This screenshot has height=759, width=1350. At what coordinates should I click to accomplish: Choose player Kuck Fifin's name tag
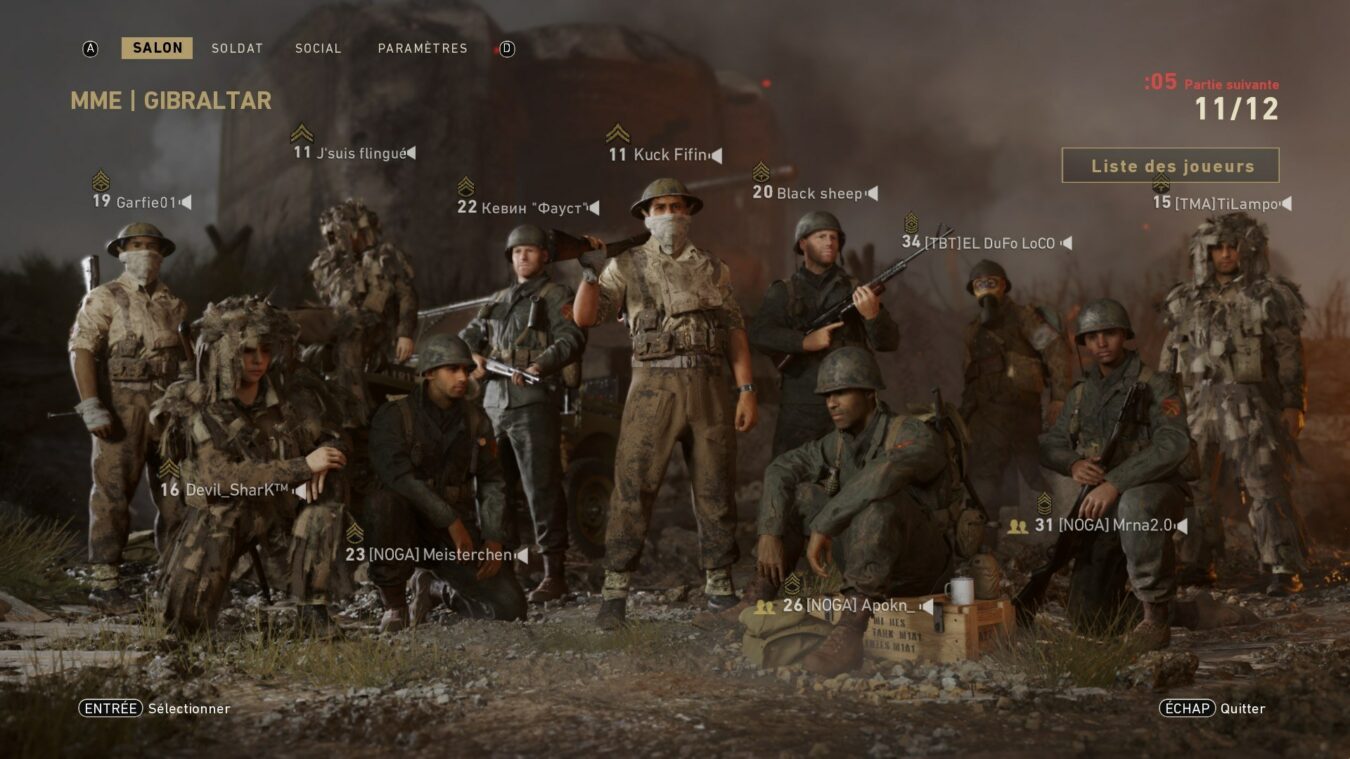point(670,155)
